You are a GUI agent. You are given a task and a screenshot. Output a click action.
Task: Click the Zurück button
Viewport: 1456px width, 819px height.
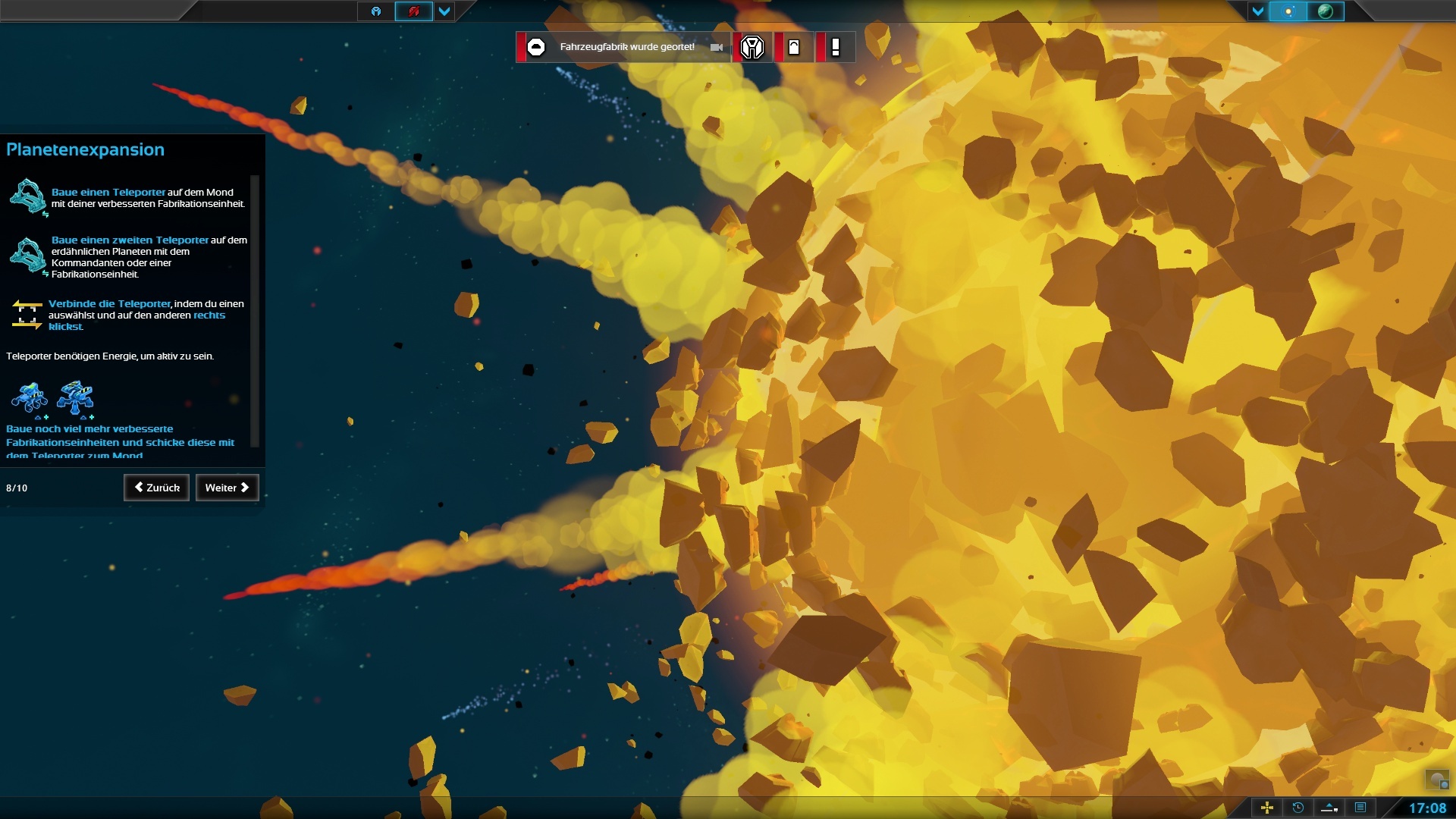156,488
